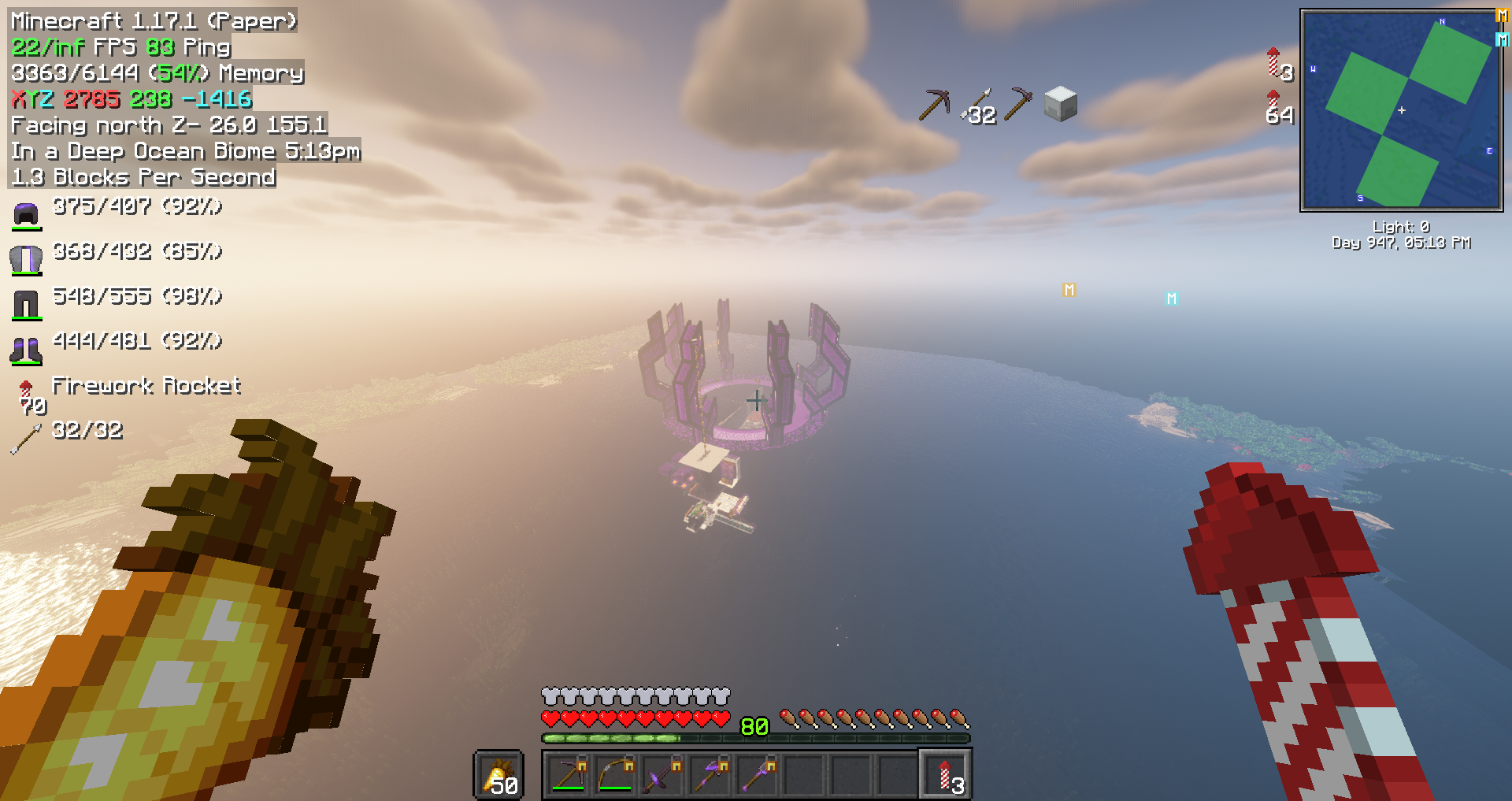Click the helmet durability icon
Screen dimensions: 1512x801
[x=26, y=214]
